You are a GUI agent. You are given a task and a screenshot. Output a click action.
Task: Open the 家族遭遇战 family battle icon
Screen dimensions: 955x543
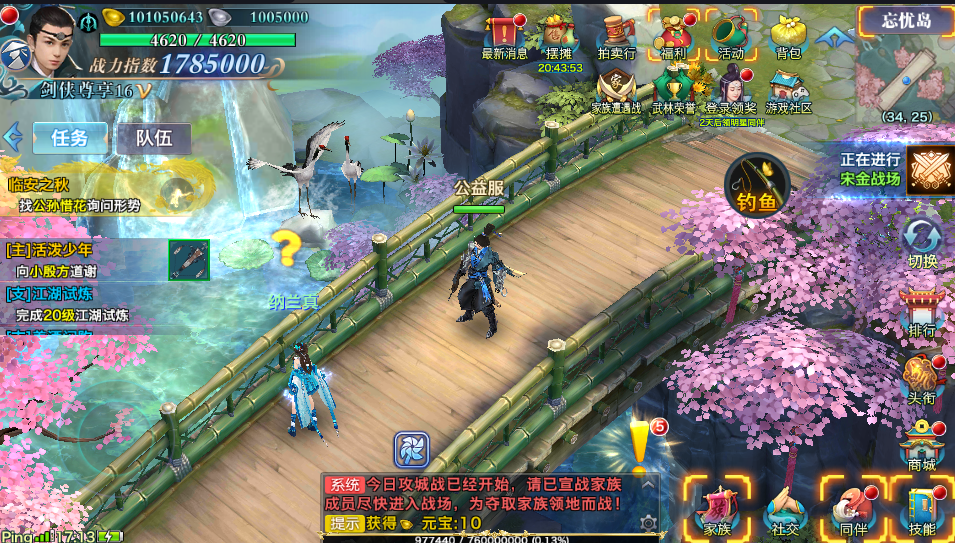tap(616, 90)
